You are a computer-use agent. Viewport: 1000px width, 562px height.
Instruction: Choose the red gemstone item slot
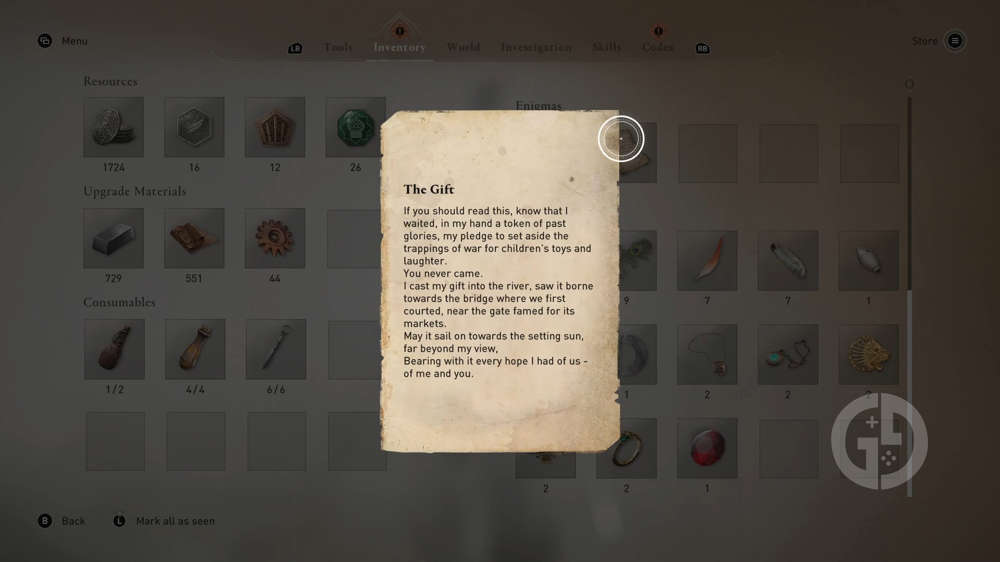(707, 448)
